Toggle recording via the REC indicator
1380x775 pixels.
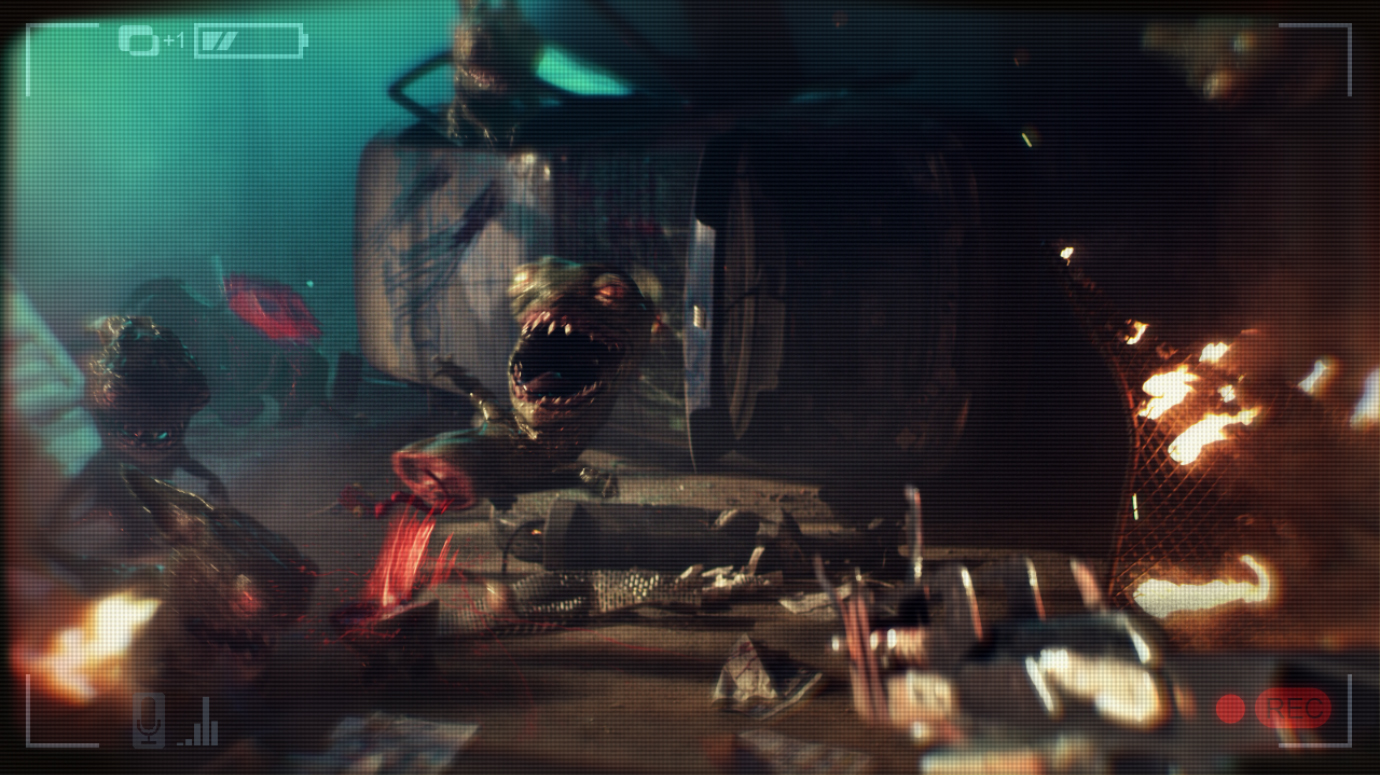tap(1294, 710)
